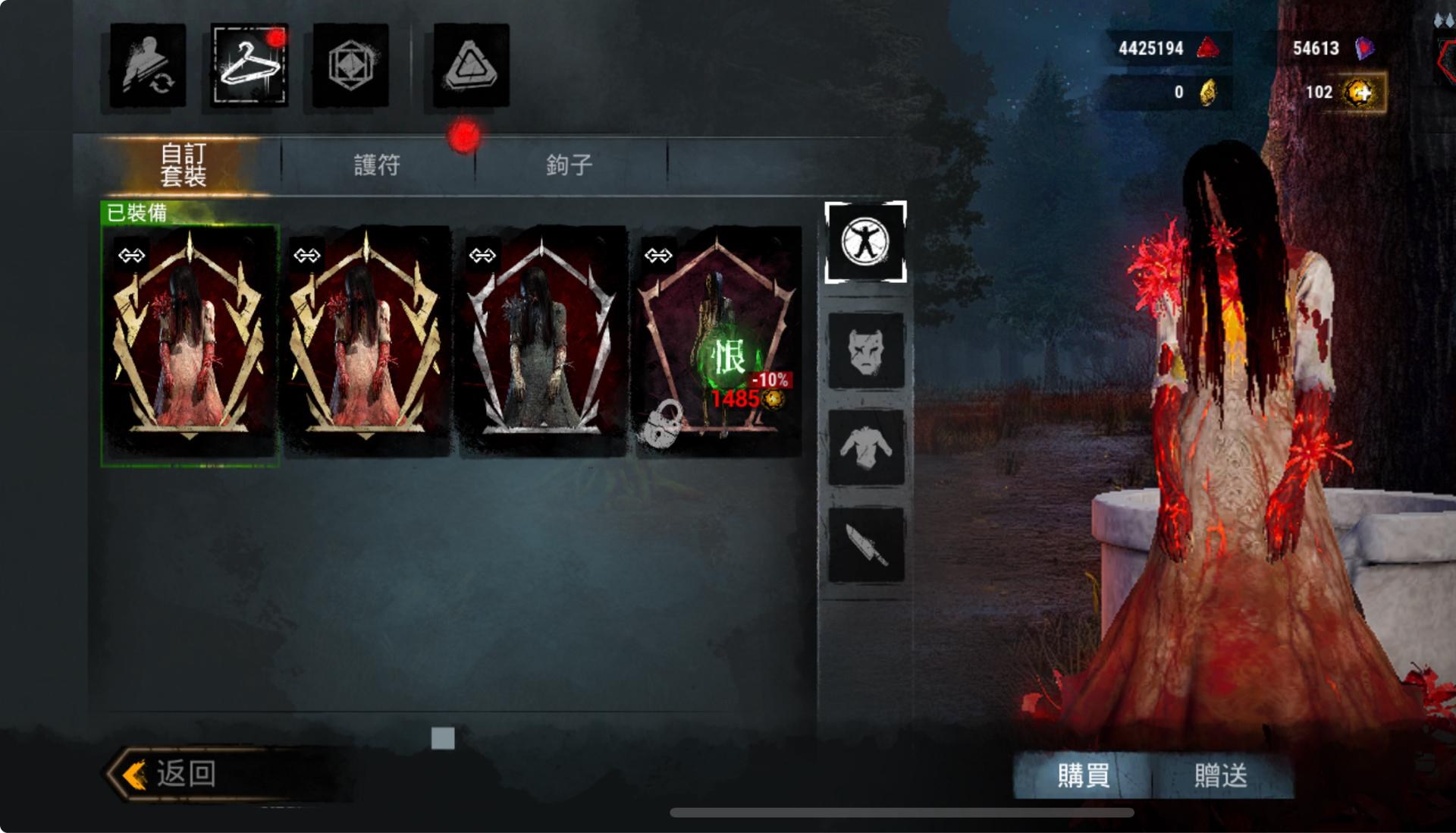The height and width of the screenshot is (833, 1456).
Task: Toggle the linked-set icon on first outfit
Action: click(132, 255)
